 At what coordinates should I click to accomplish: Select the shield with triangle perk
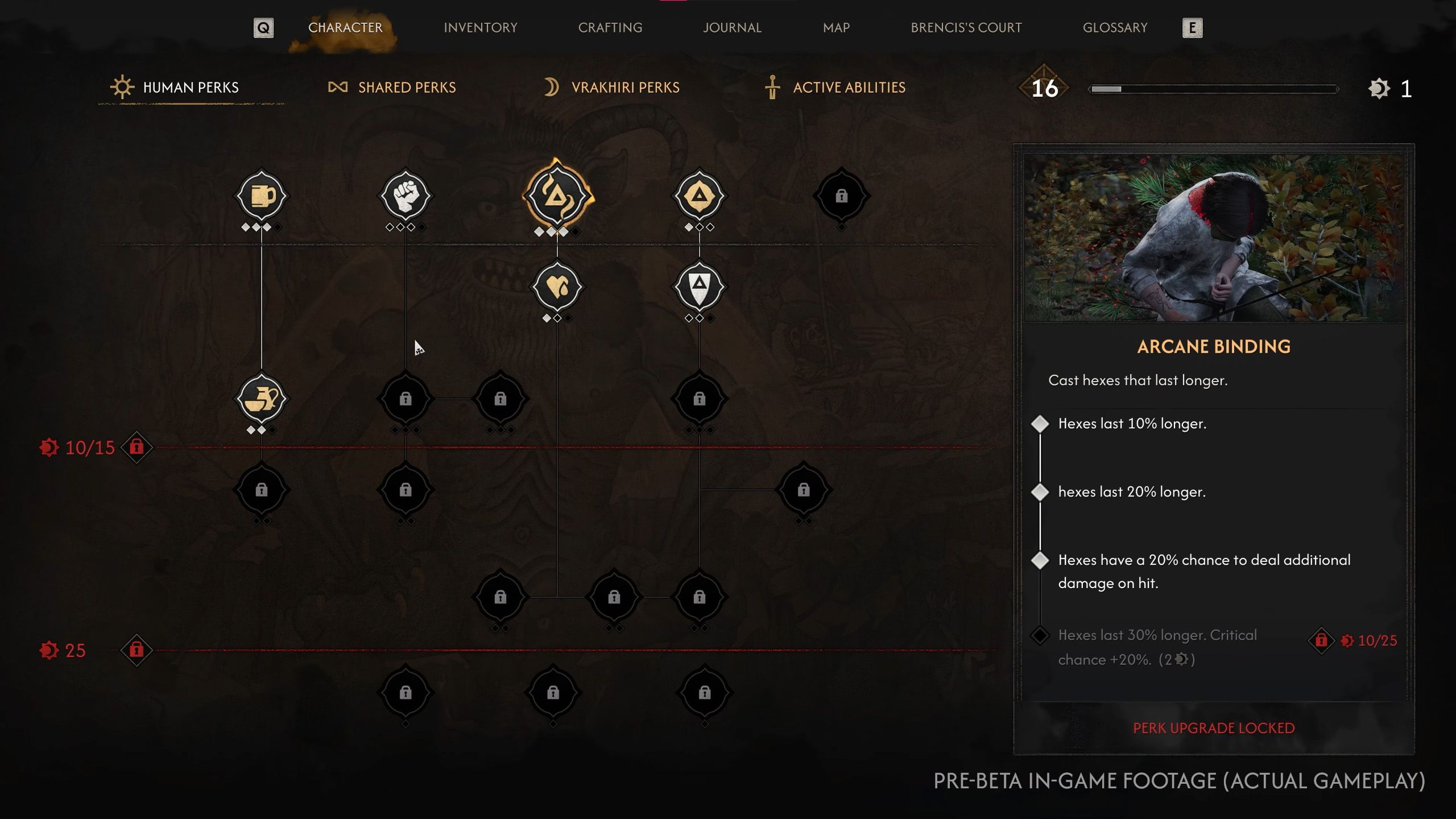click(699, 287)
